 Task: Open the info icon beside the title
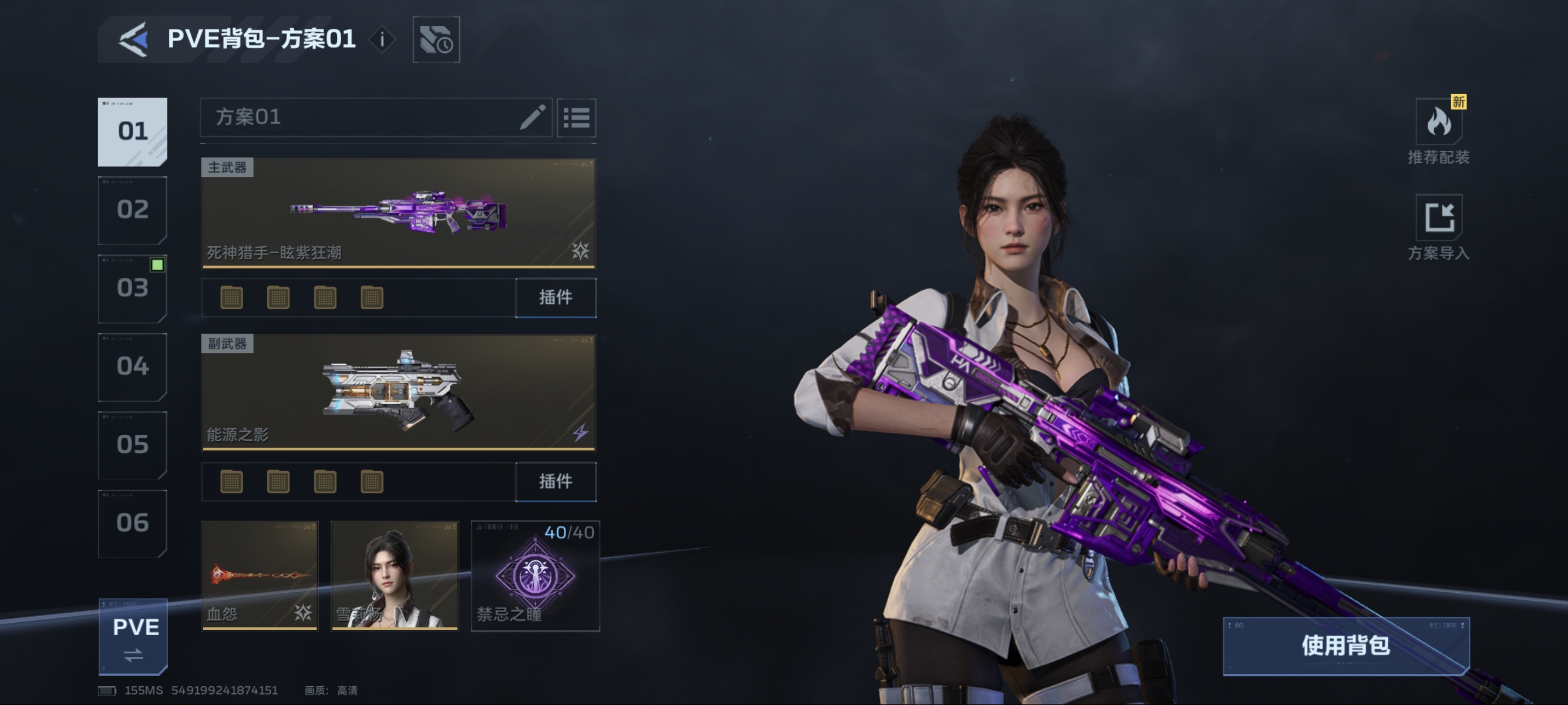[382, 39]
